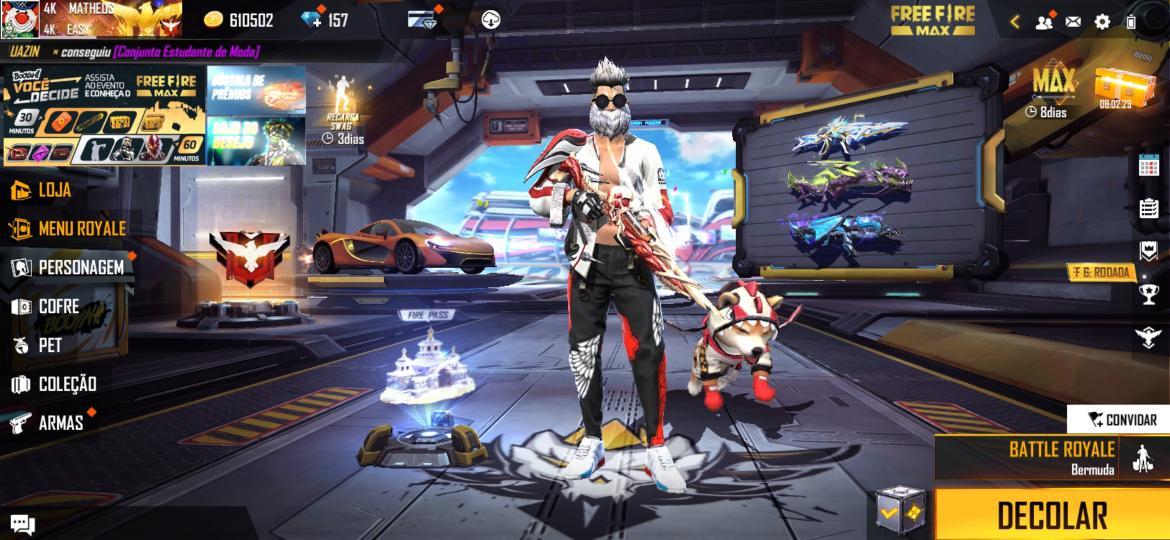Open the friends list icon

(1044, 21)
